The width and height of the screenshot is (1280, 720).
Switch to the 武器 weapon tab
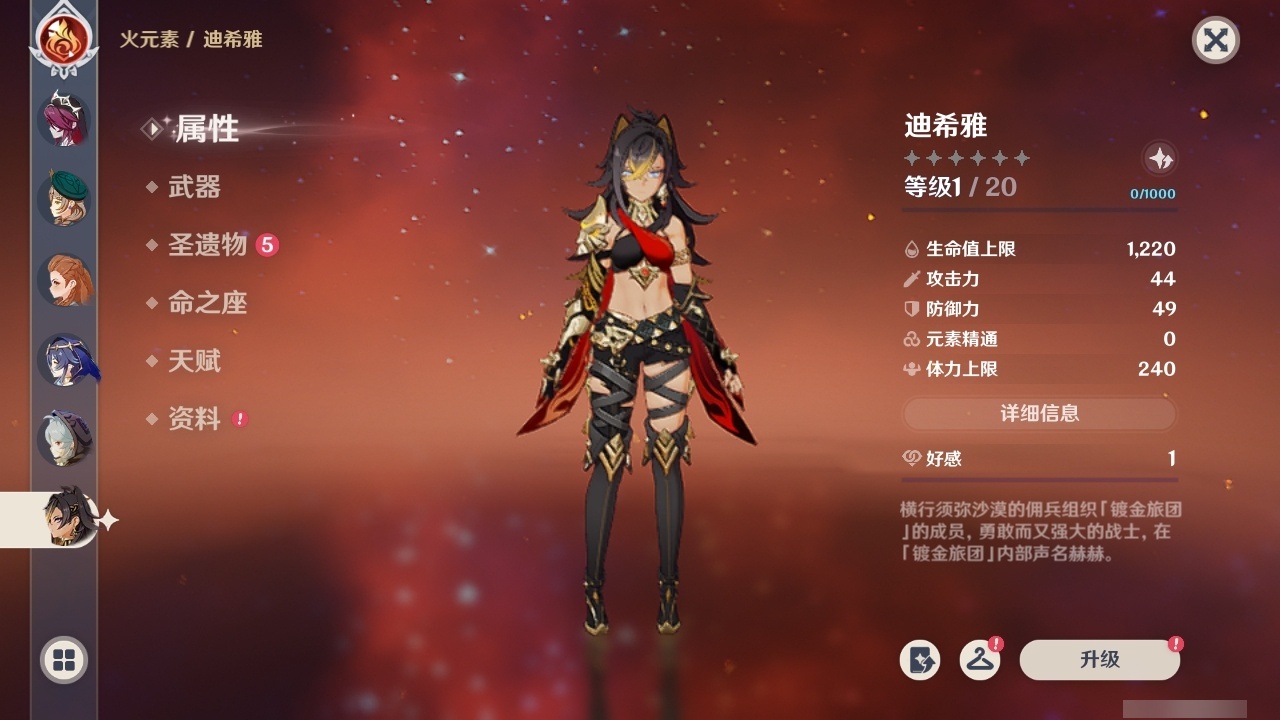[x=195, y=187]
